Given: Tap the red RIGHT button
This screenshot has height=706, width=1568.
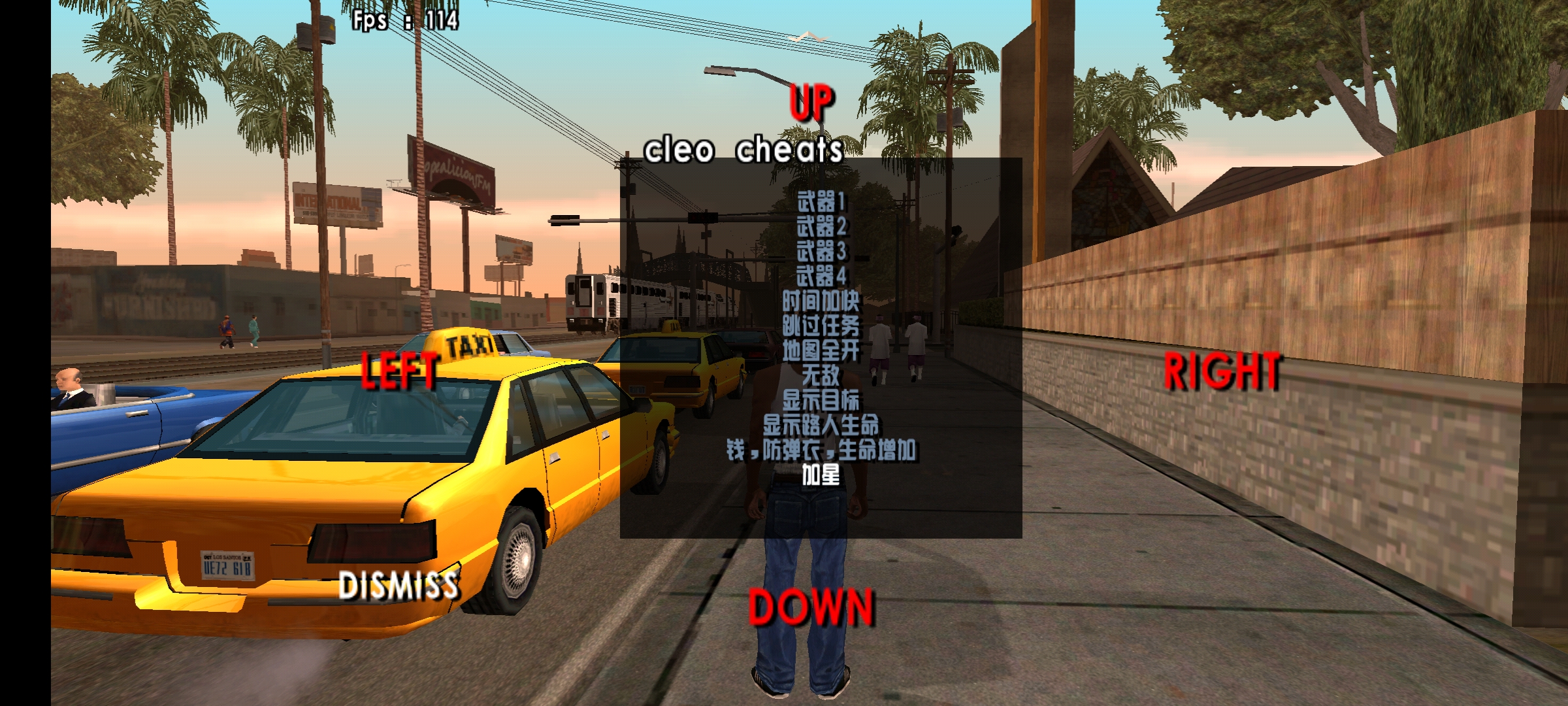Looking at the screenshot, I should 1222,372.
